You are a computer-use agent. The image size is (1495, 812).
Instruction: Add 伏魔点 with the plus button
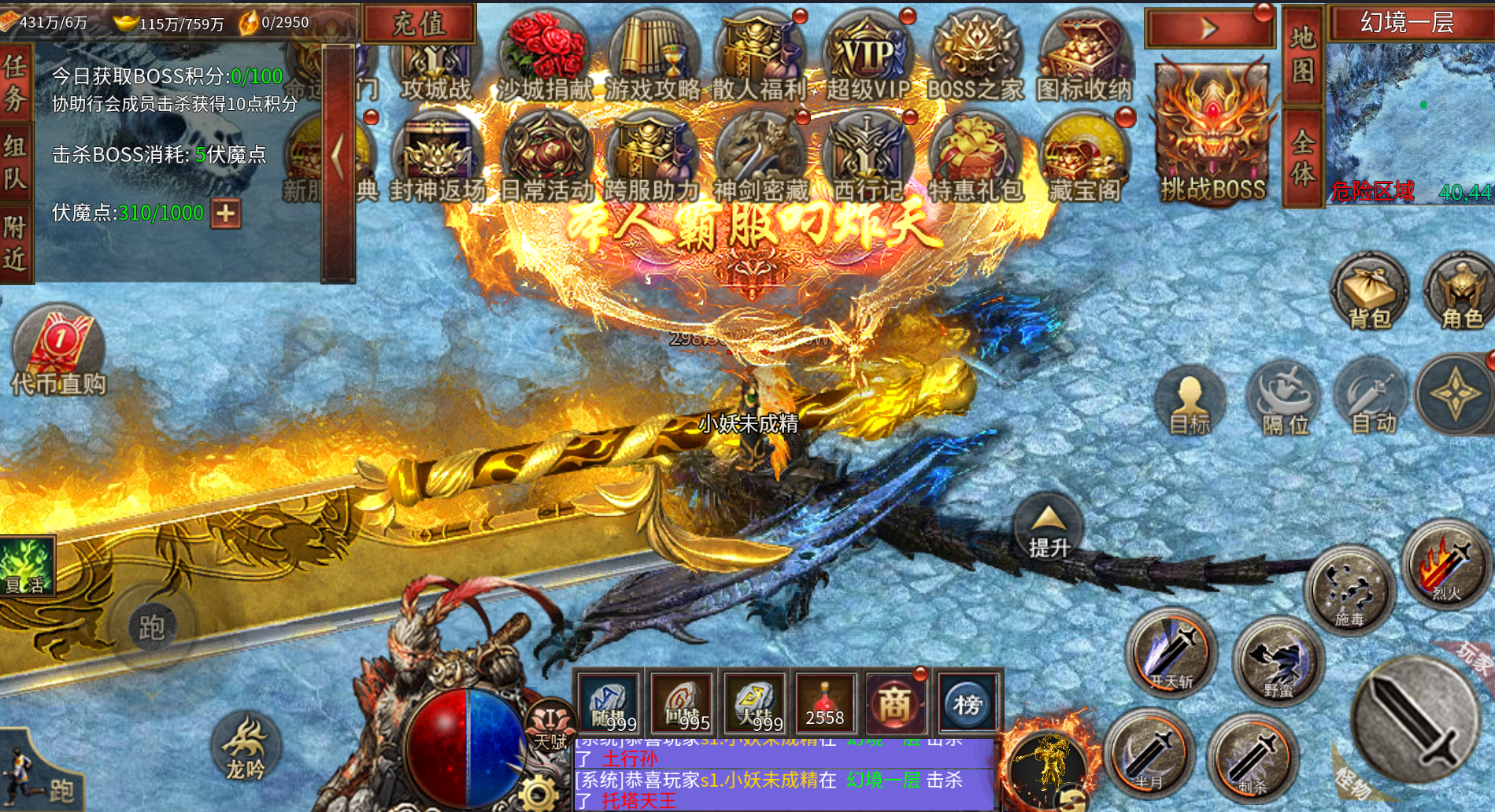pos(226,213)
